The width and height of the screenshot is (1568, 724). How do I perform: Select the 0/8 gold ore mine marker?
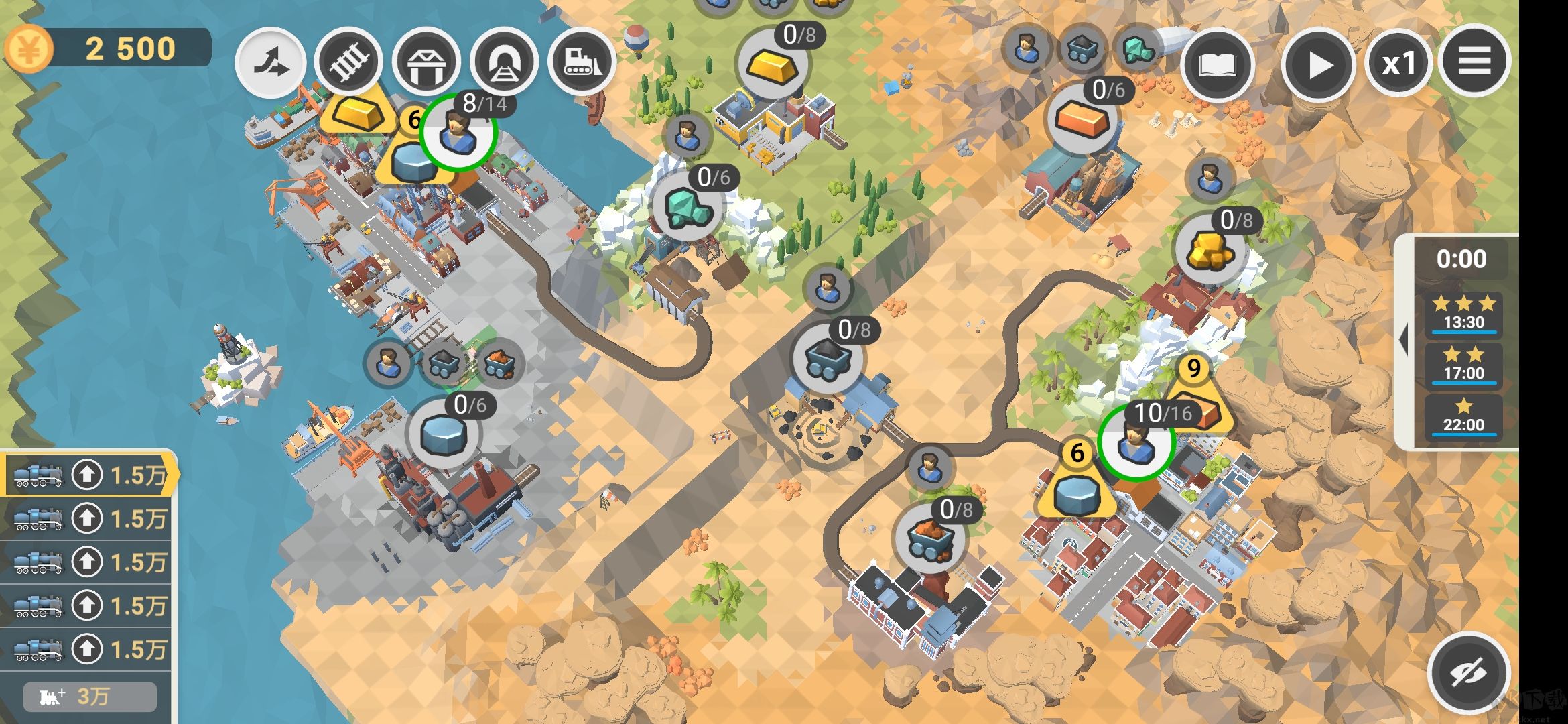(1210, 249)
